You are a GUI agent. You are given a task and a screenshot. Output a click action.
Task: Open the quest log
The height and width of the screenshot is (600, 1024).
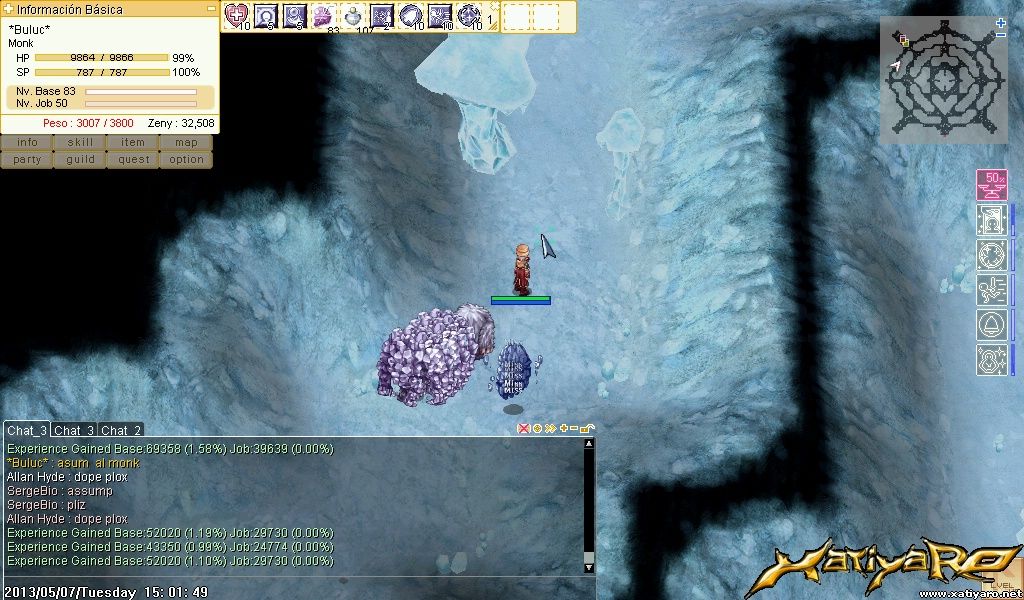click(x=133, y=160)
